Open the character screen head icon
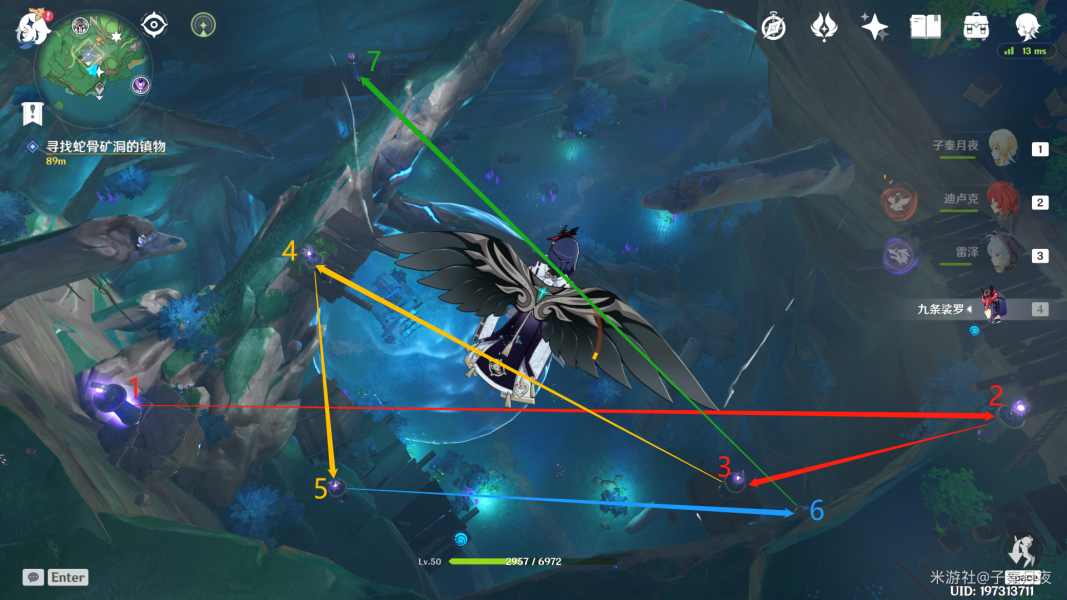Viewport: 1067px width, 600px height. pos(1027,27)
